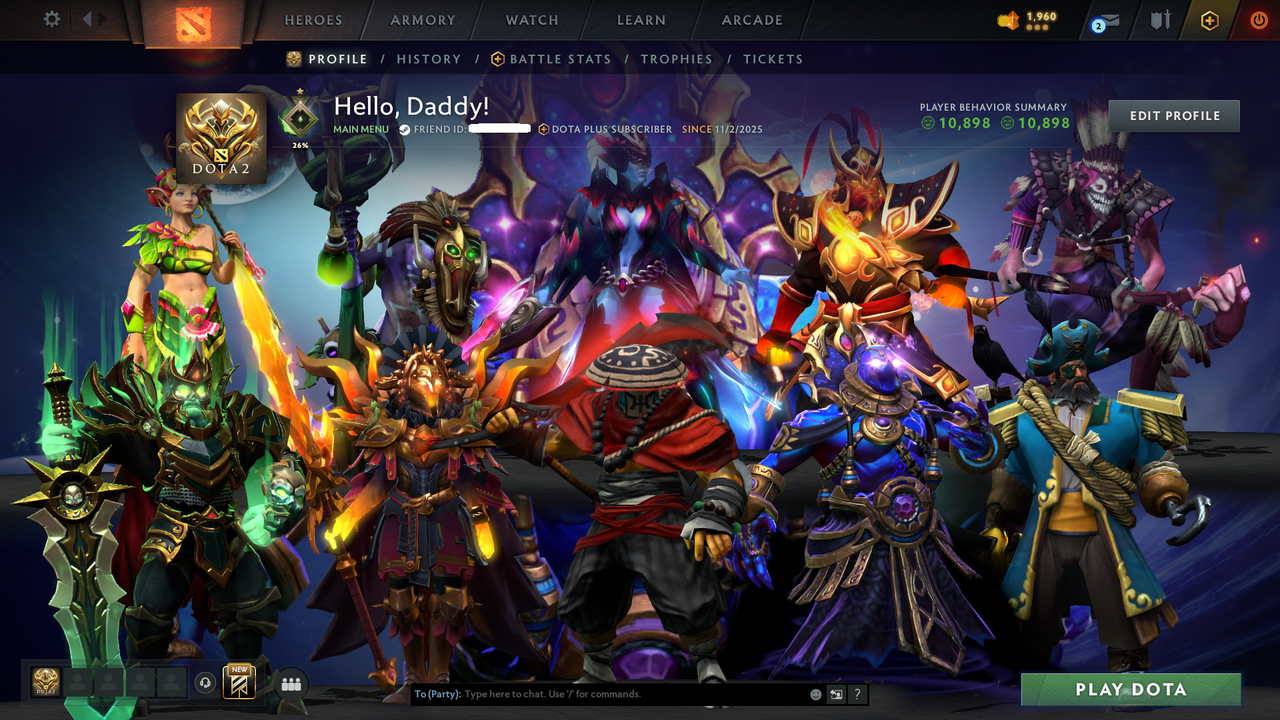1280x720 pixels.
Task: Toggle the chat settings icon beside emoticons
Action: (834, 693)
